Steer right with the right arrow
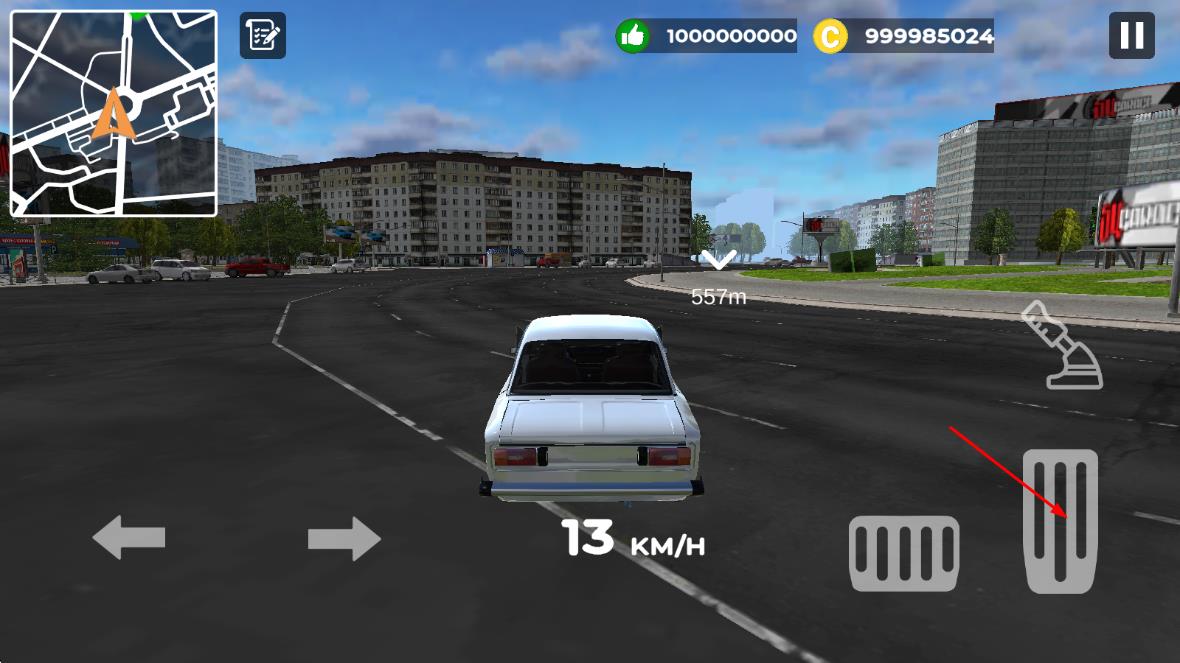This screenshot has width=1180, height=663. click(x=344, y=539)
